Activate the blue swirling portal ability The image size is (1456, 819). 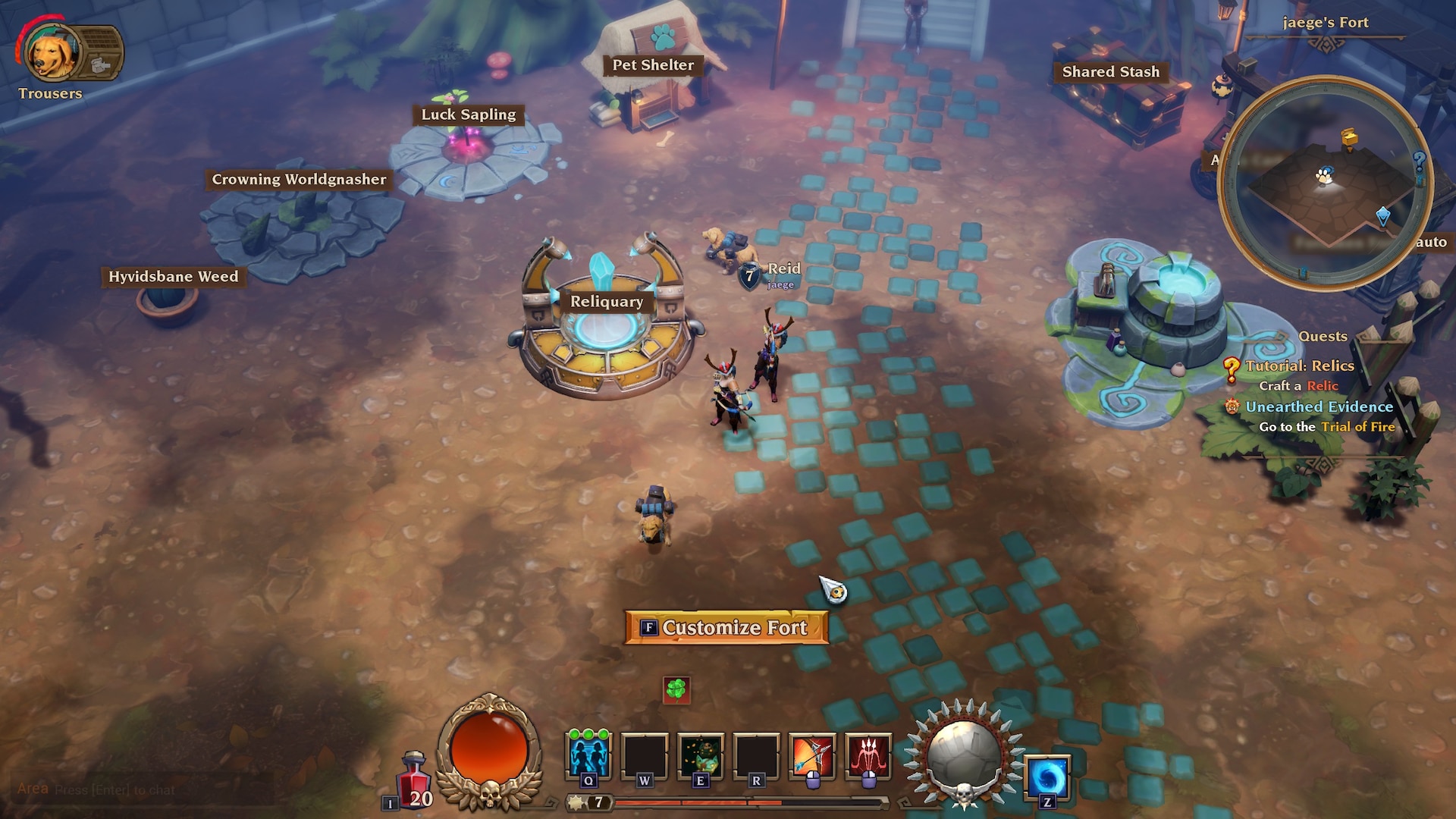[1047, 778]
